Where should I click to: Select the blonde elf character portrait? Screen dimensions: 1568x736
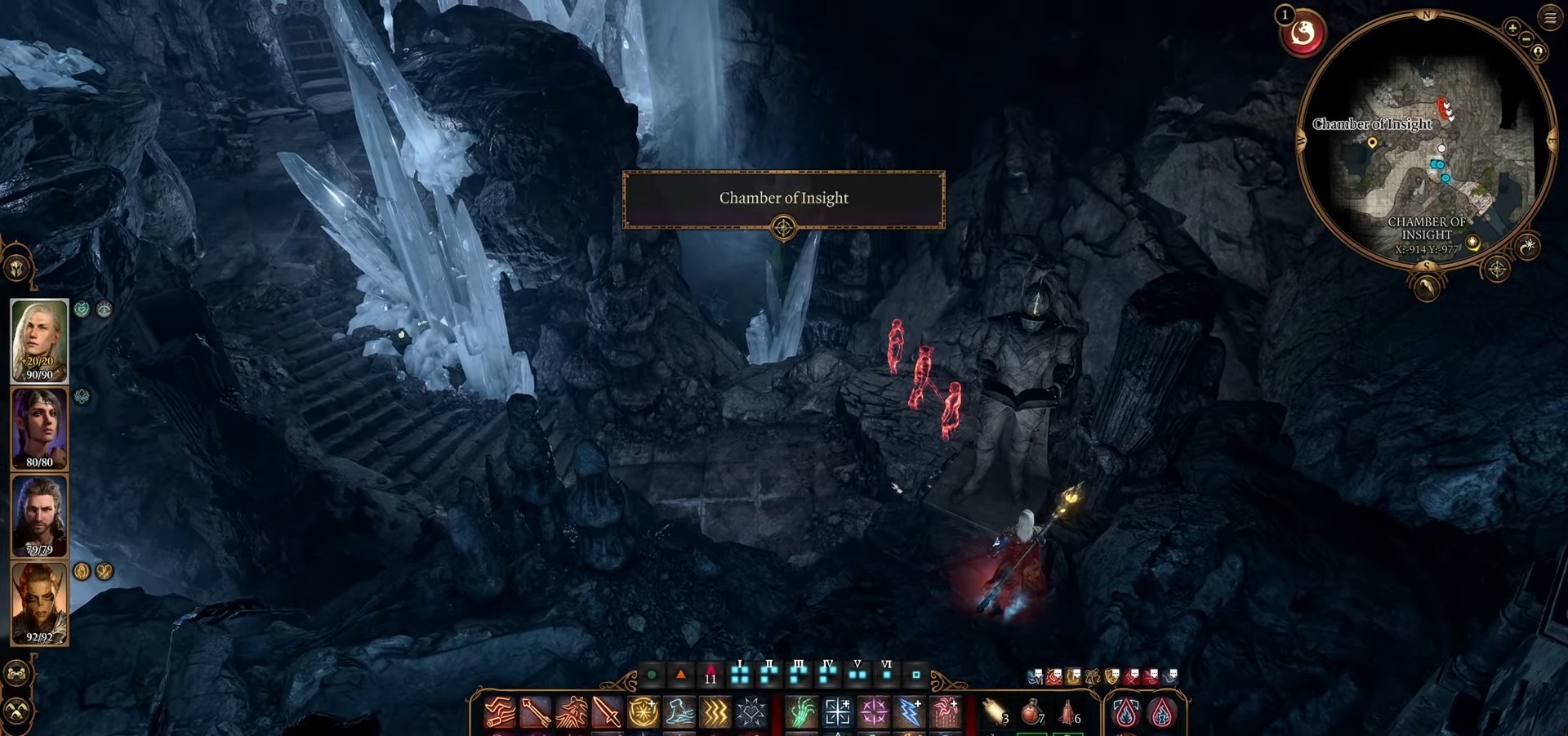pos(38,340)
